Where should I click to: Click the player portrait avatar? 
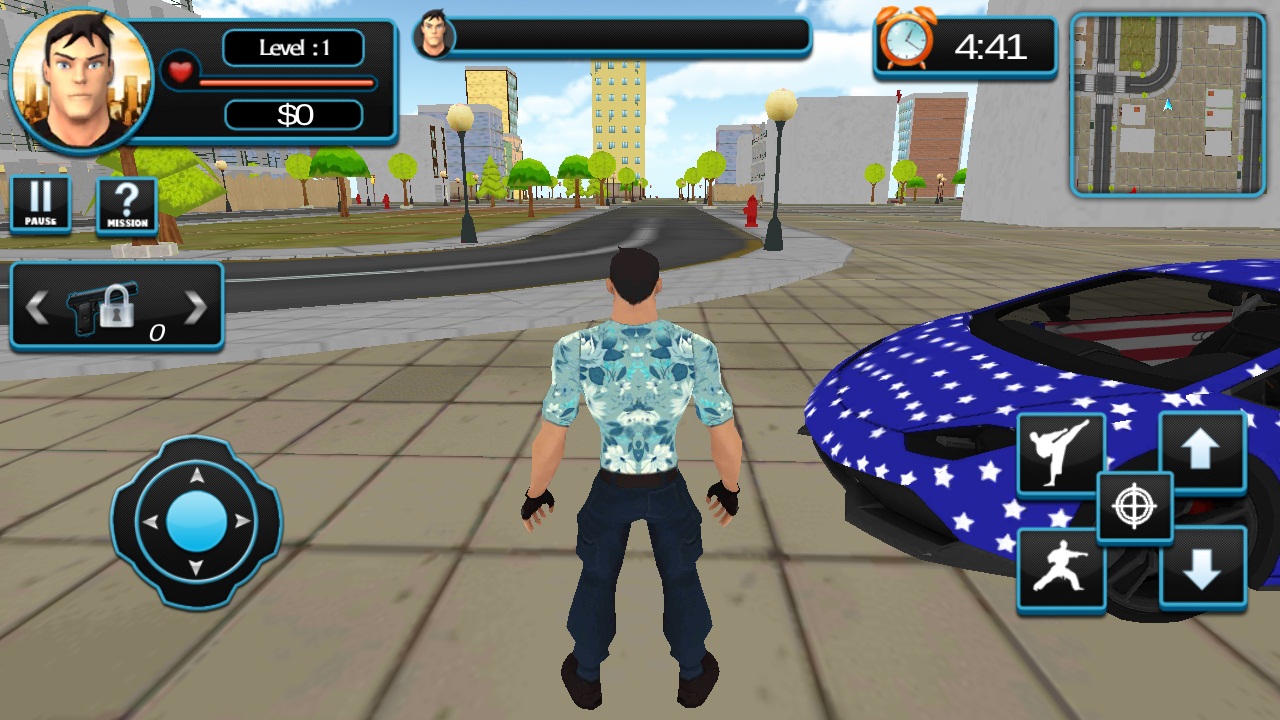click(x=80, y=82)
